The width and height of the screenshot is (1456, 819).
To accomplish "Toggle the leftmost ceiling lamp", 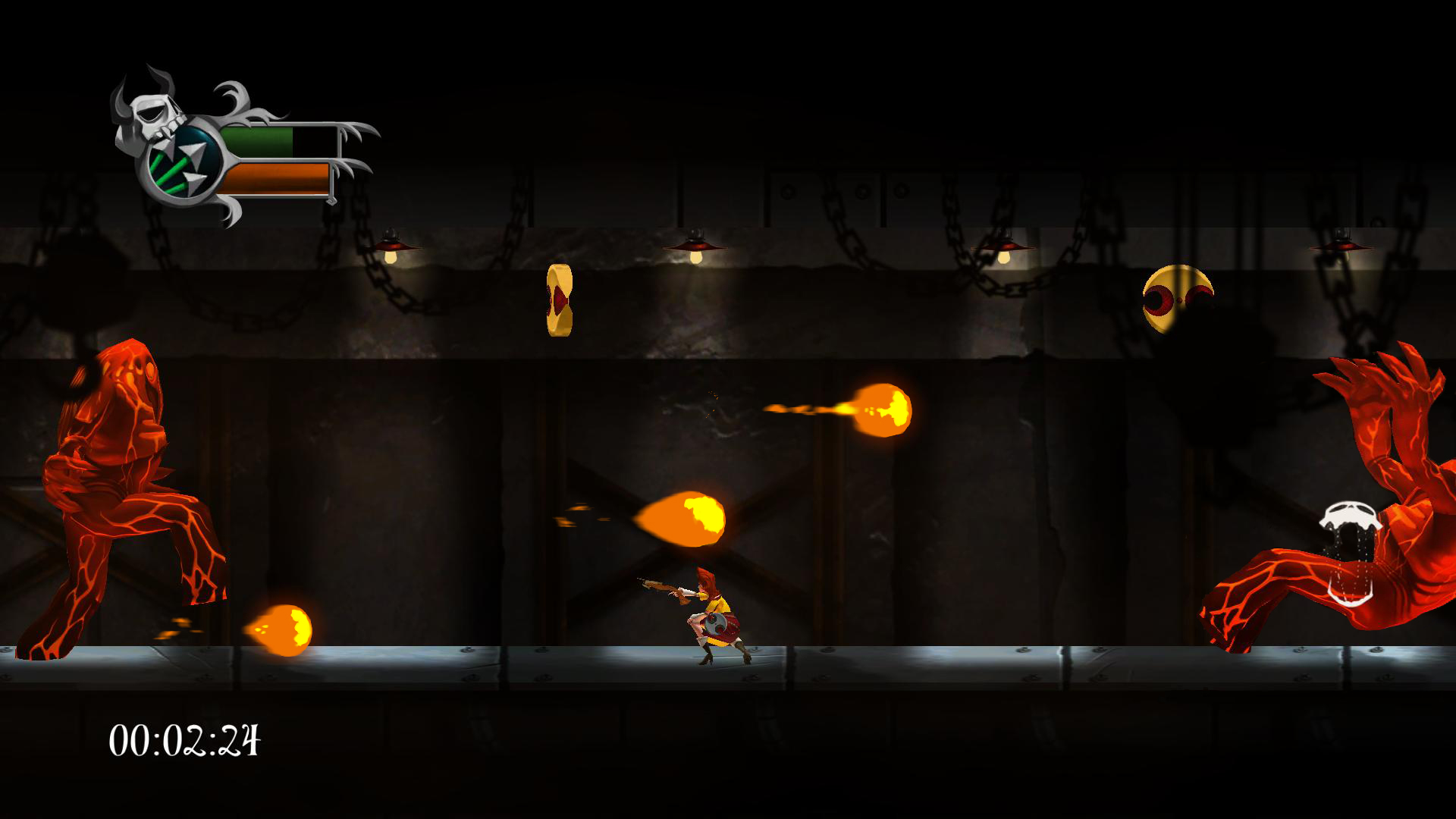I will point(394,243).
